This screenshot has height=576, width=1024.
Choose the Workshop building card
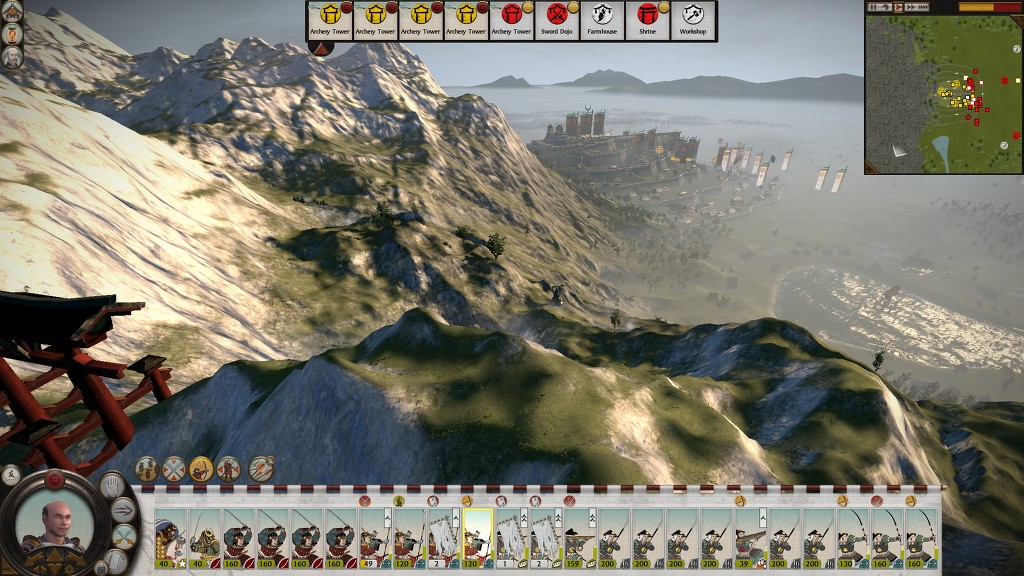tap(692, 20)
